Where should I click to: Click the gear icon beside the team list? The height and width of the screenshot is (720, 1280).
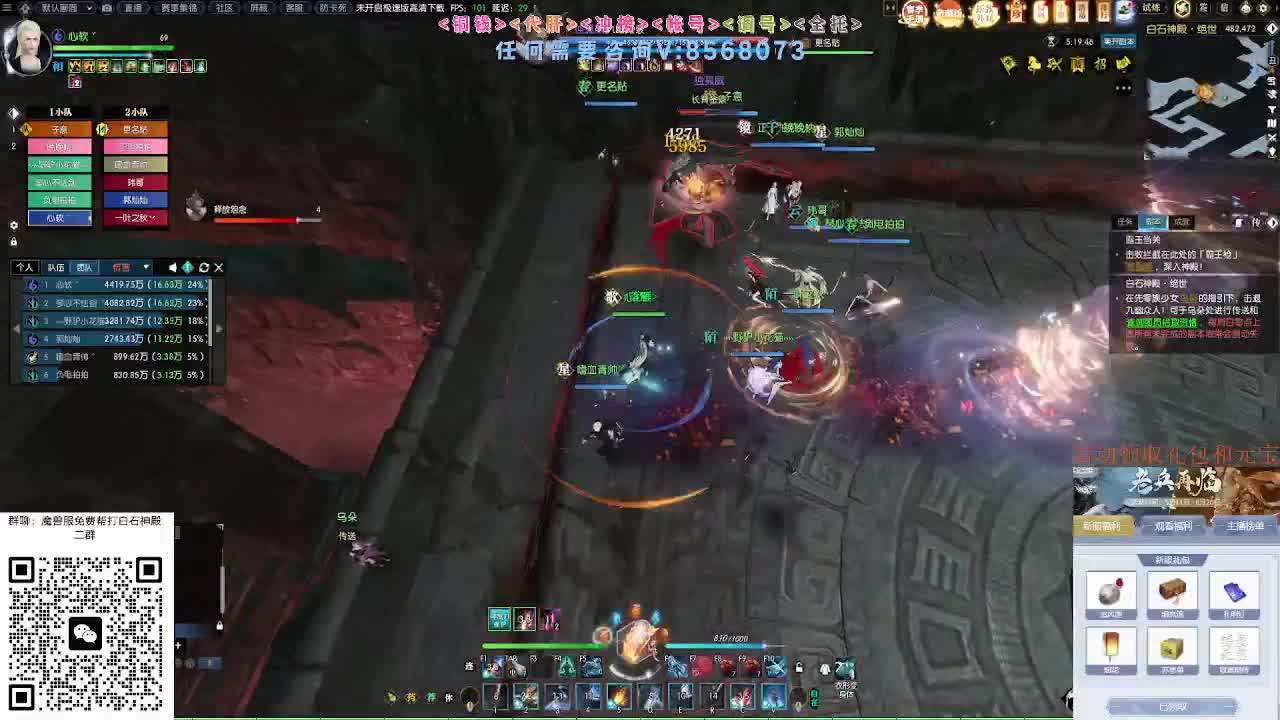point(14,226)
